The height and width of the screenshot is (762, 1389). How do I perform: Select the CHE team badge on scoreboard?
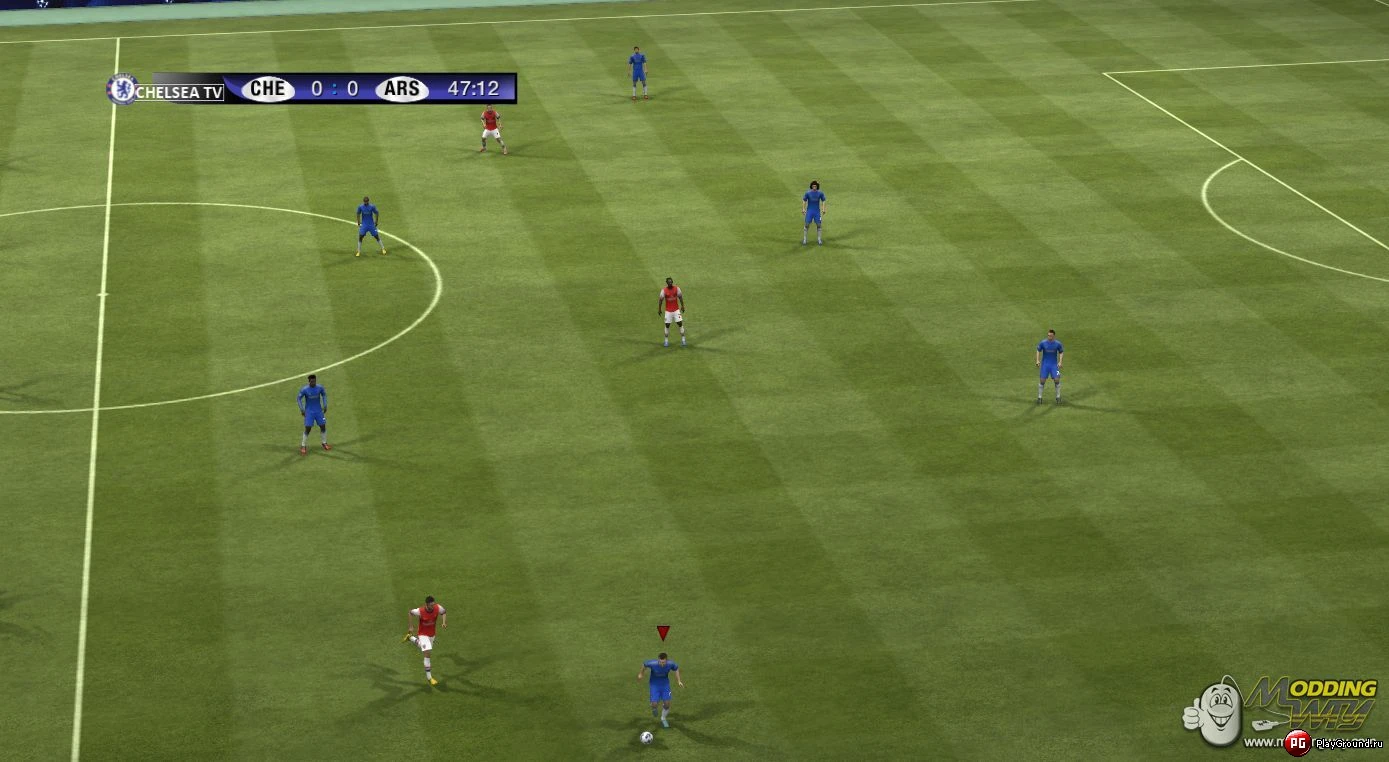pos(268,89)
